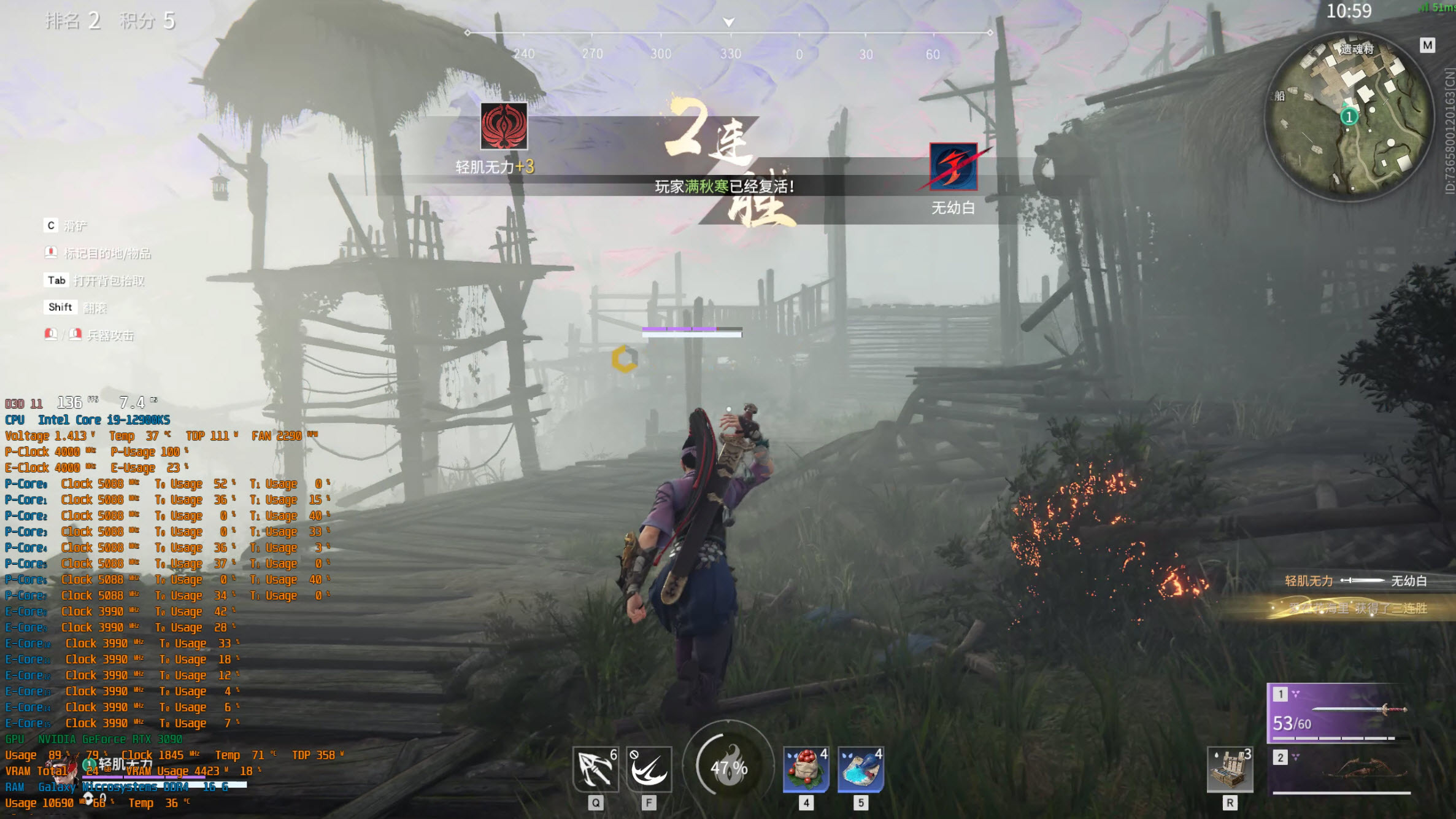Switch to the sword weapon slot 1

click(x=1339, y=712)
